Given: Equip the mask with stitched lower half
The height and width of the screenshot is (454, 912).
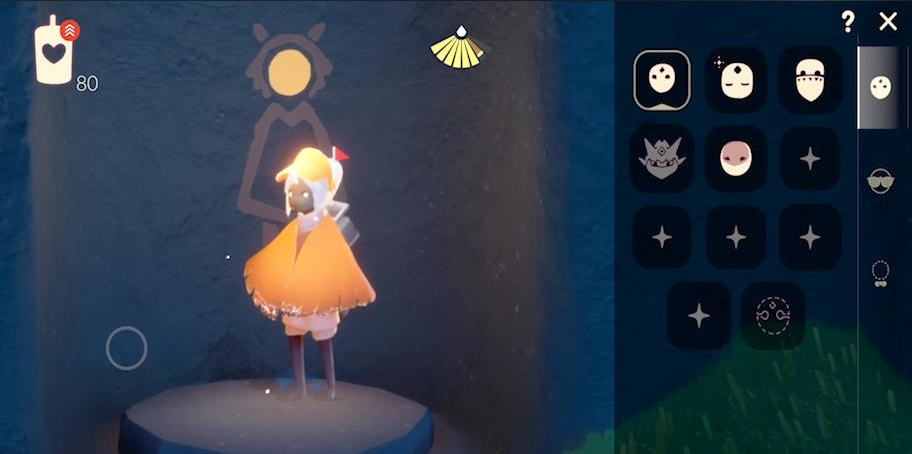Looking at the screenshot, I should pyautogui.click(x=810, y=80).
